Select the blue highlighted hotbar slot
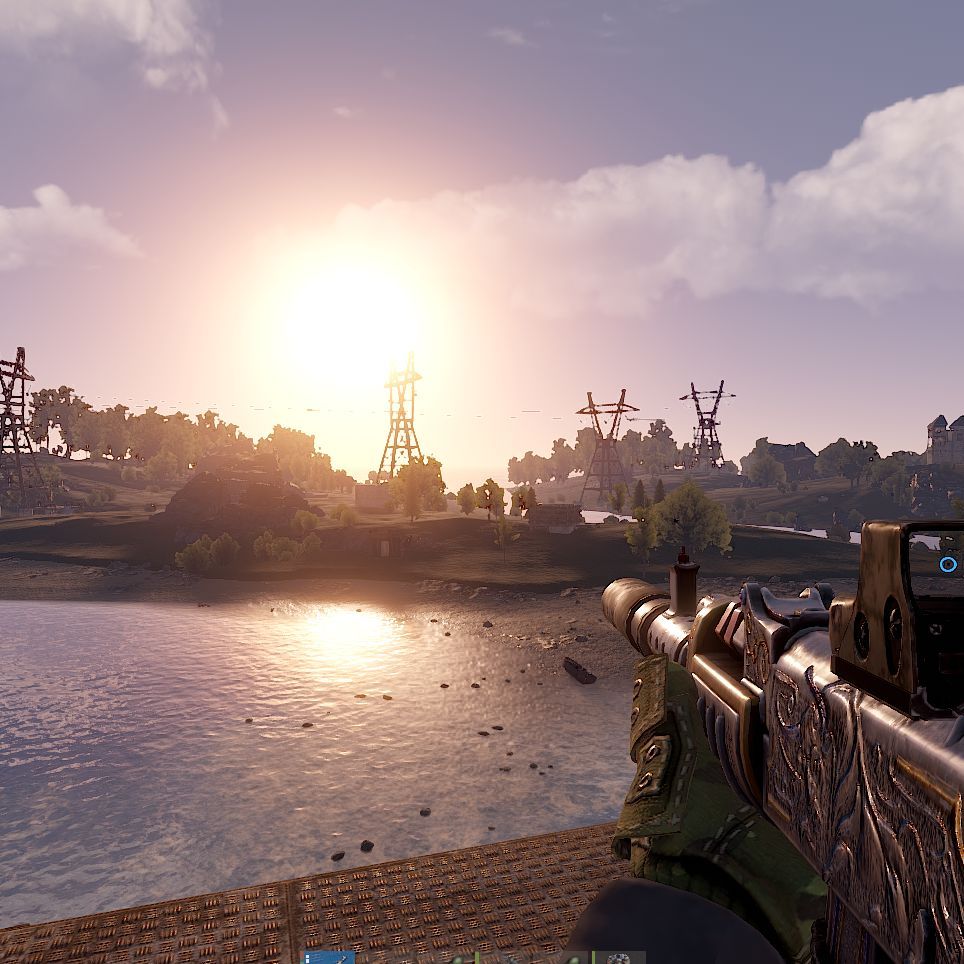Viewport: 964px width, 964px height. point(329,958)
